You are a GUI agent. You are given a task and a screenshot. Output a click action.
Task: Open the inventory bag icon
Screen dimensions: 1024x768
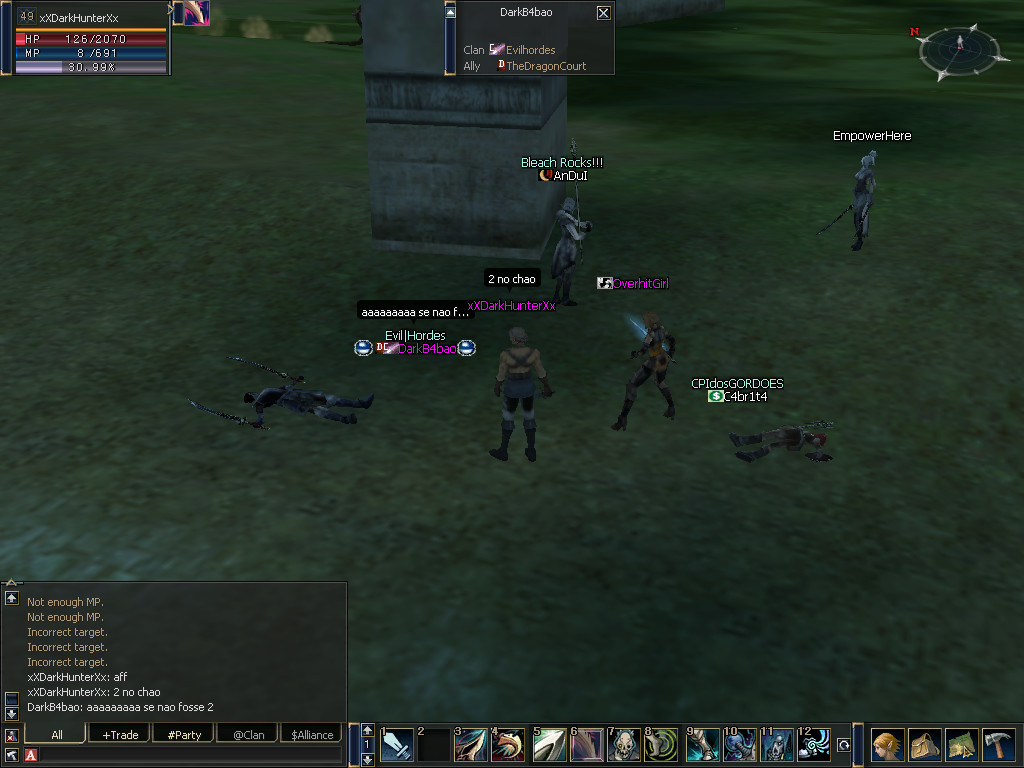tap(924, 745)
